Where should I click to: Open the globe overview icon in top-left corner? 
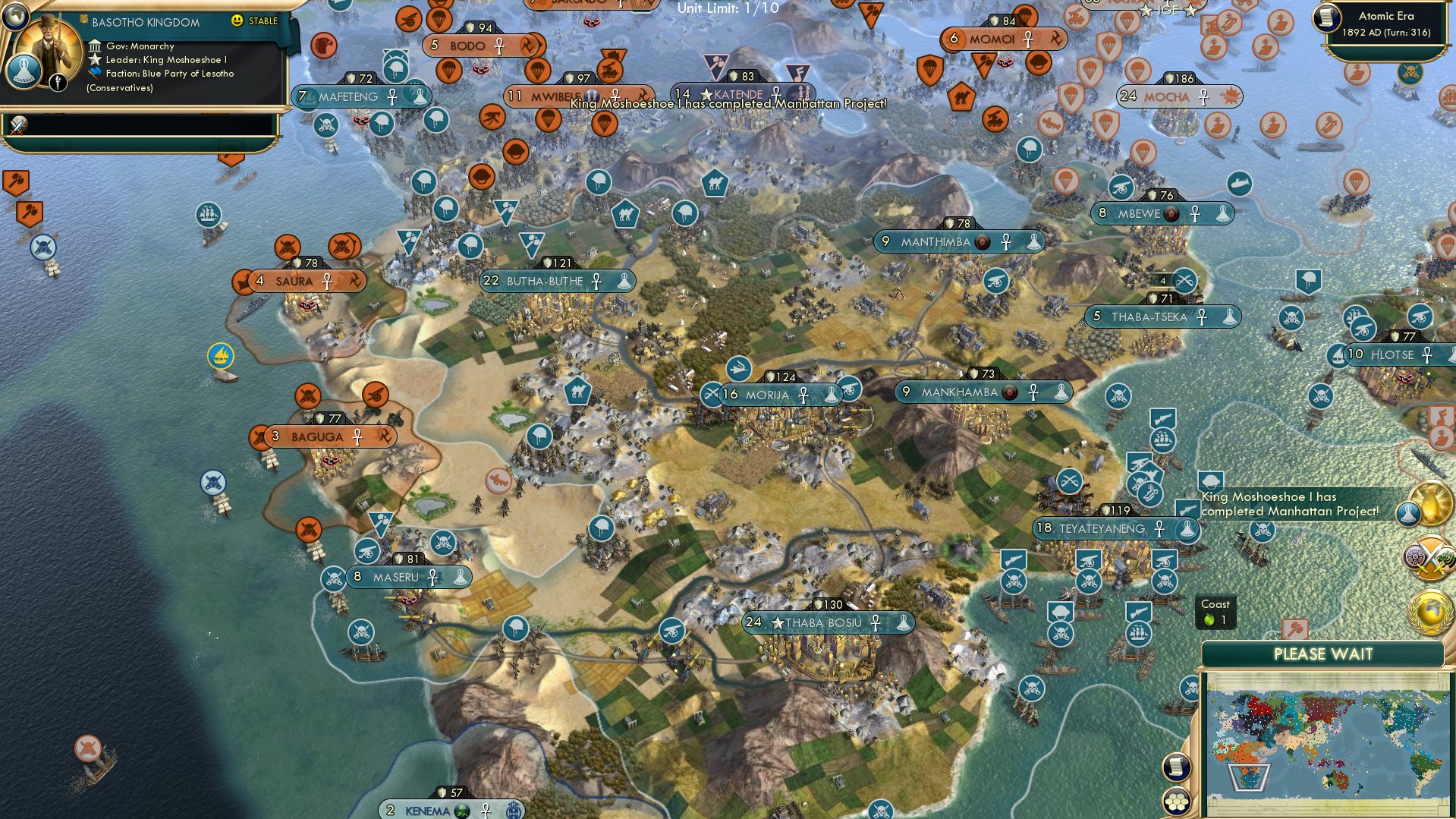click(15, 17)
